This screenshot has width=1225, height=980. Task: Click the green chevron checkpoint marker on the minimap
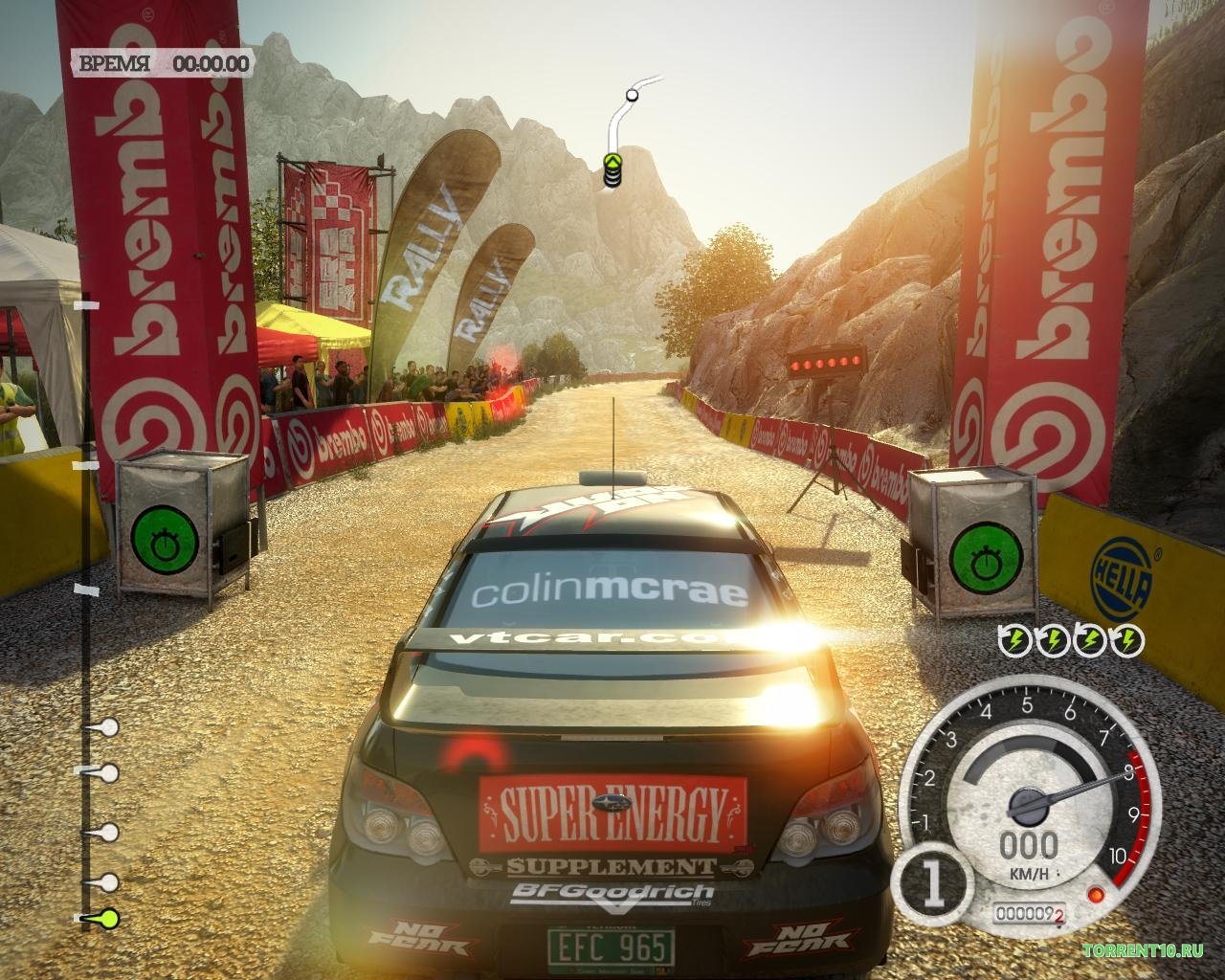612,163
